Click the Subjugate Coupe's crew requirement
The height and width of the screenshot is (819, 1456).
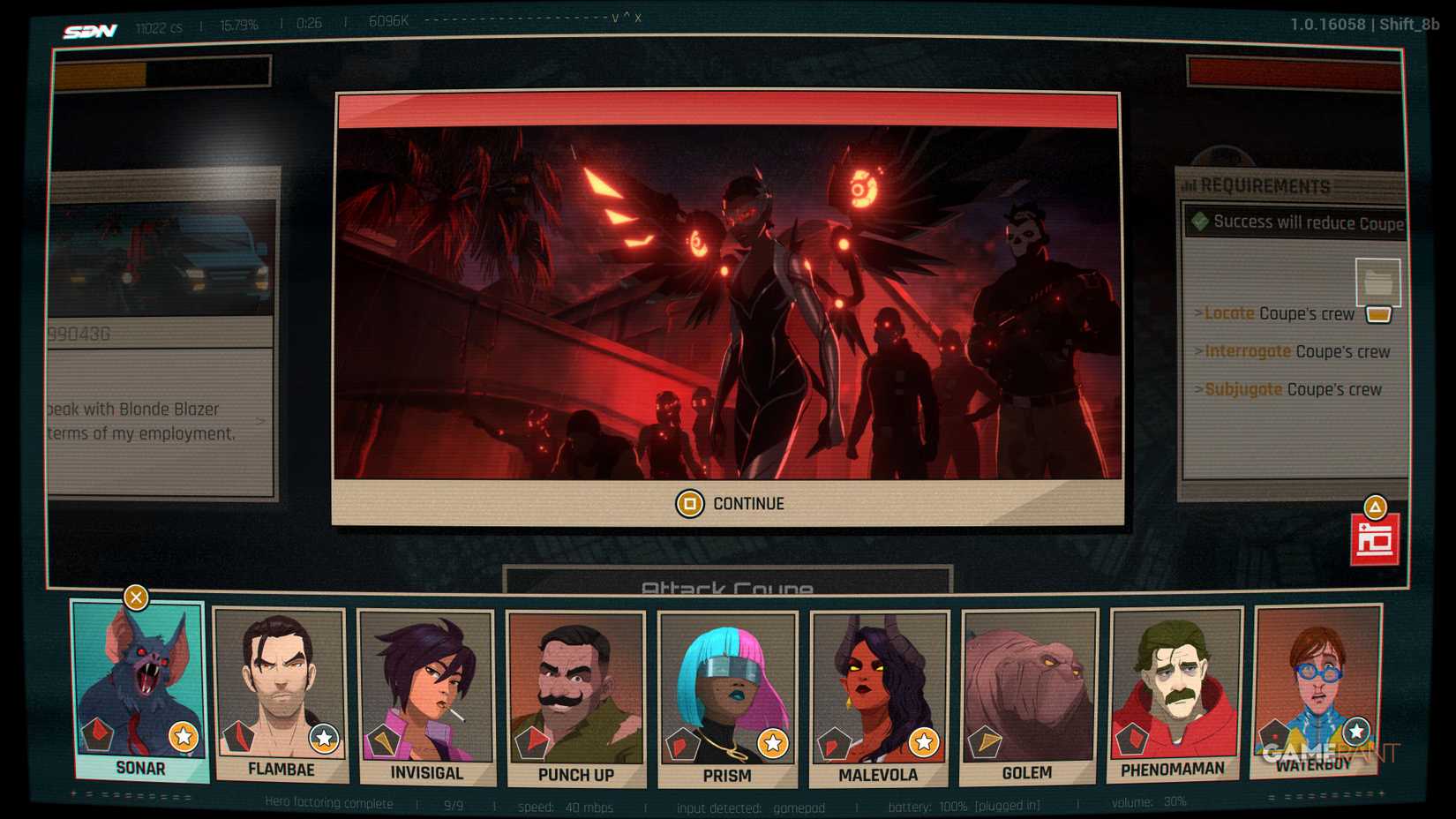1290,389
